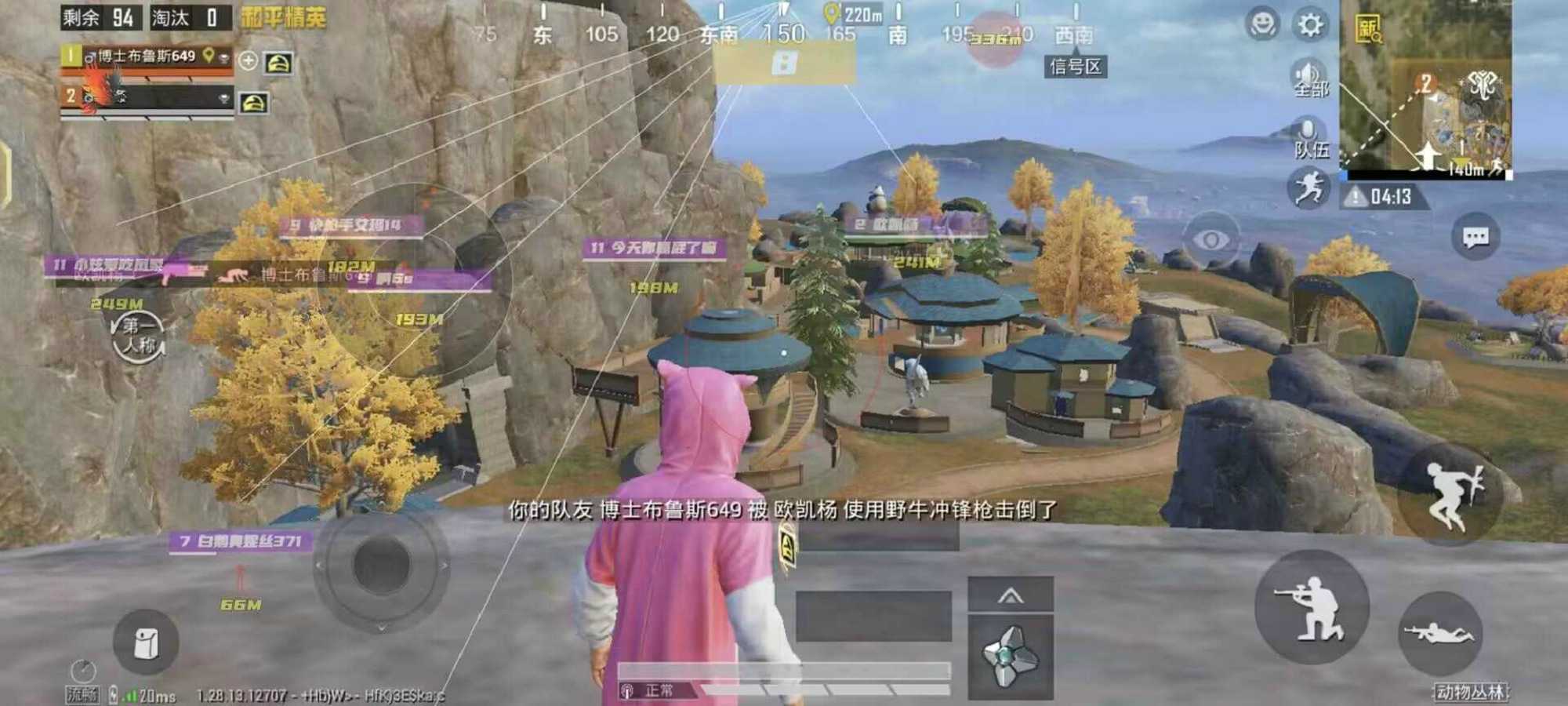The image size is (1568, 706).
Task: Open the settings gear menu
Action: pos(1310,25)
